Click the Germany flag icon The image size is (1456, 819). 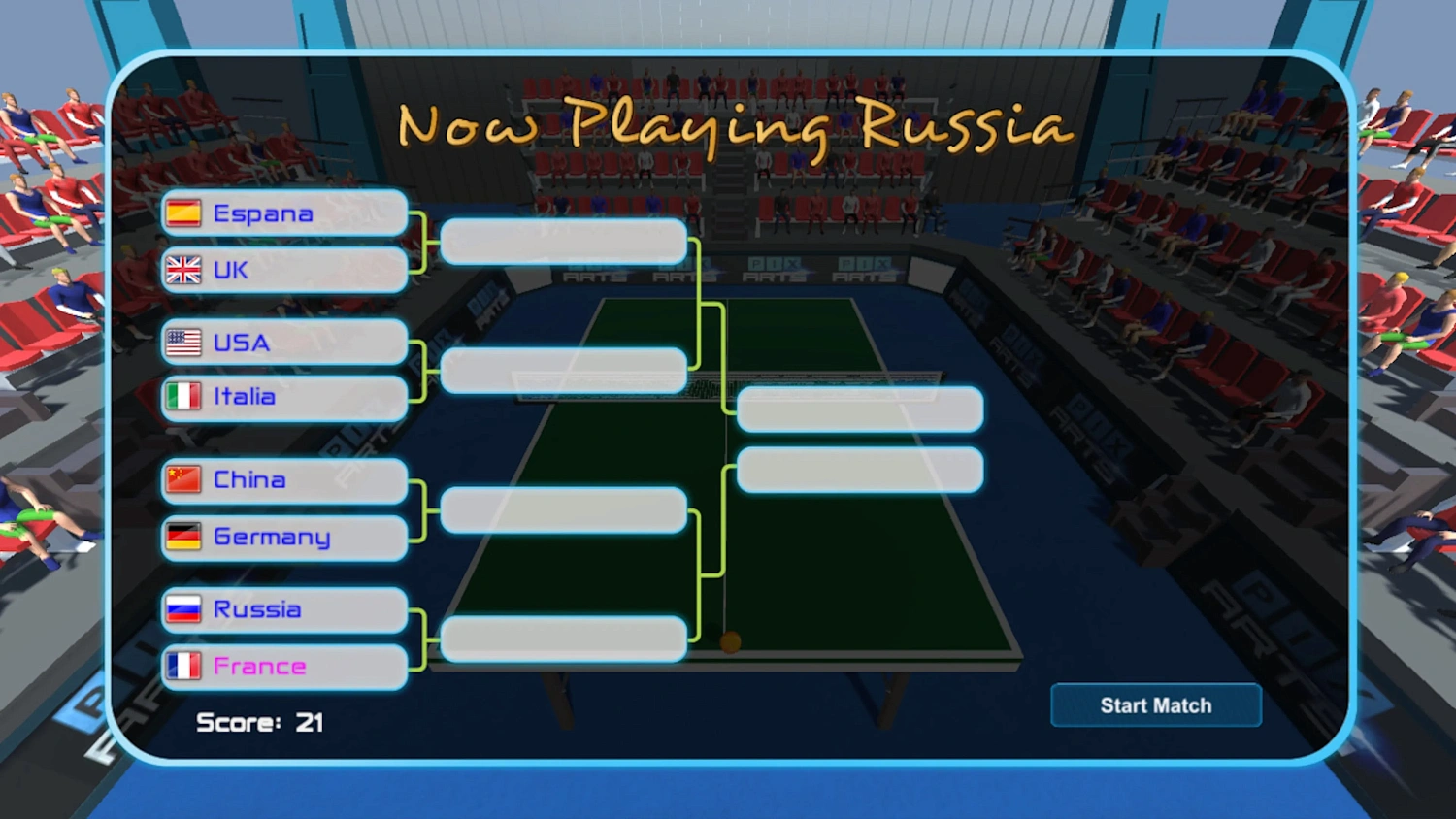point(183,537)
